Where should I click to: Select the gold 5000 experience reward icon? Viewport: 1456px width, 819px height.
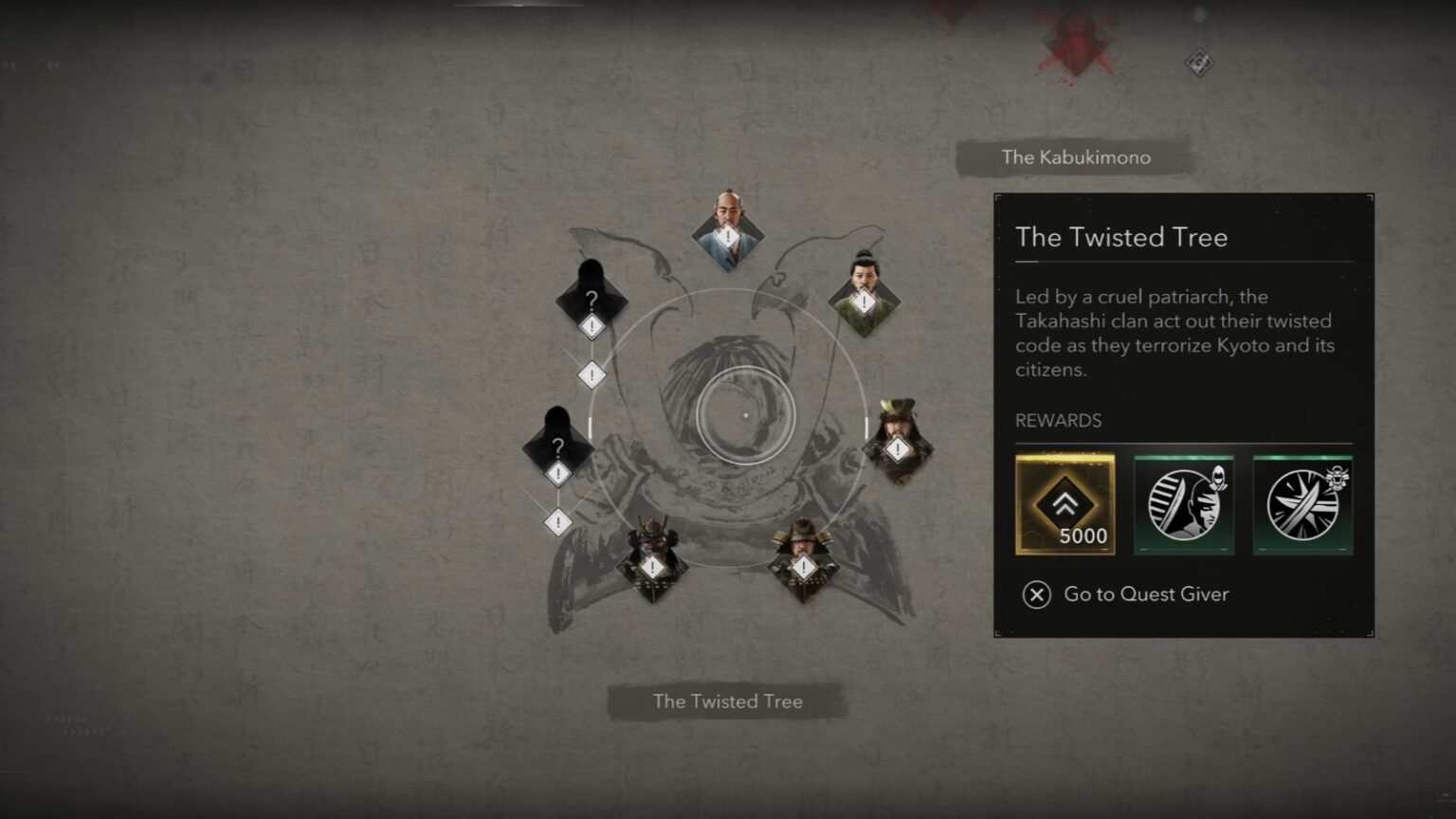point(1065,504)
